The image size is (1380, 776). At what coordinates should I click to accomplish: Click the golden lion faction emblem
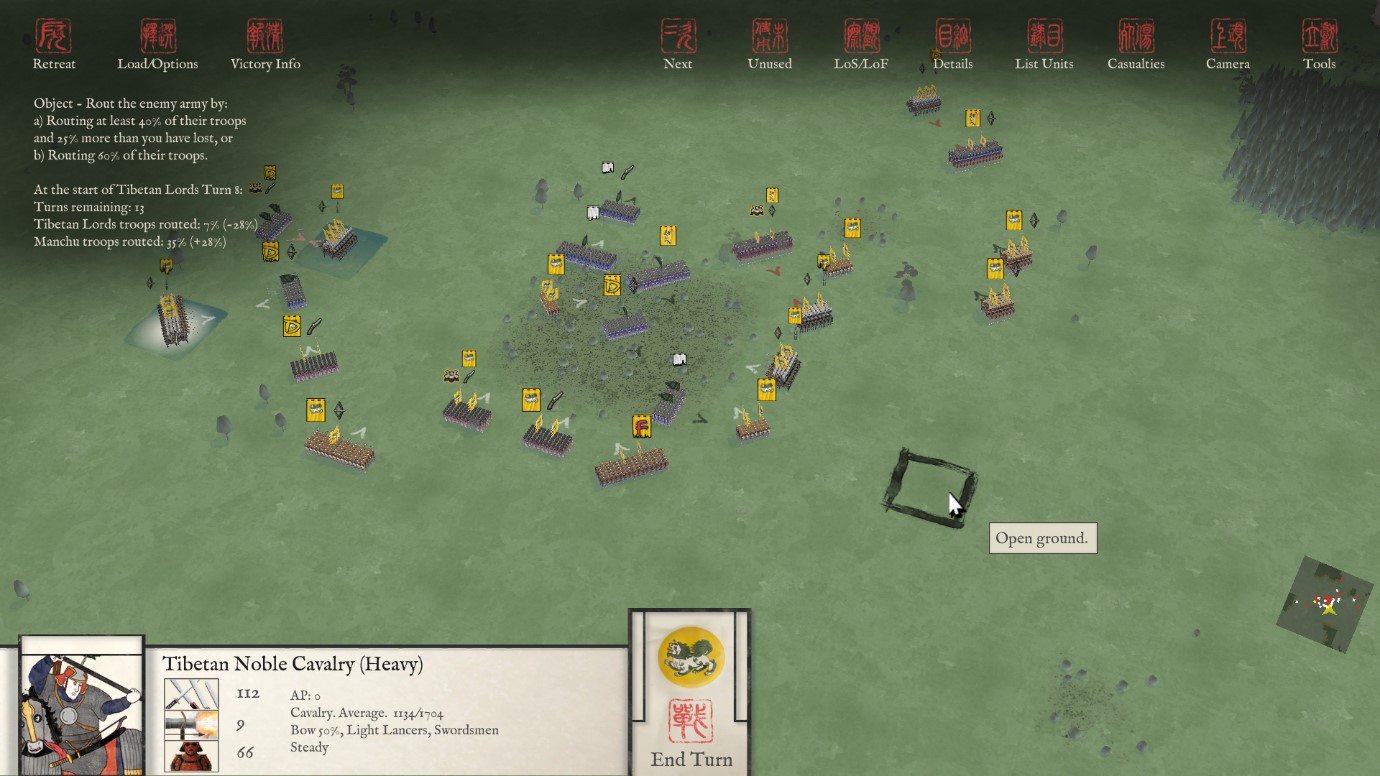691,656
